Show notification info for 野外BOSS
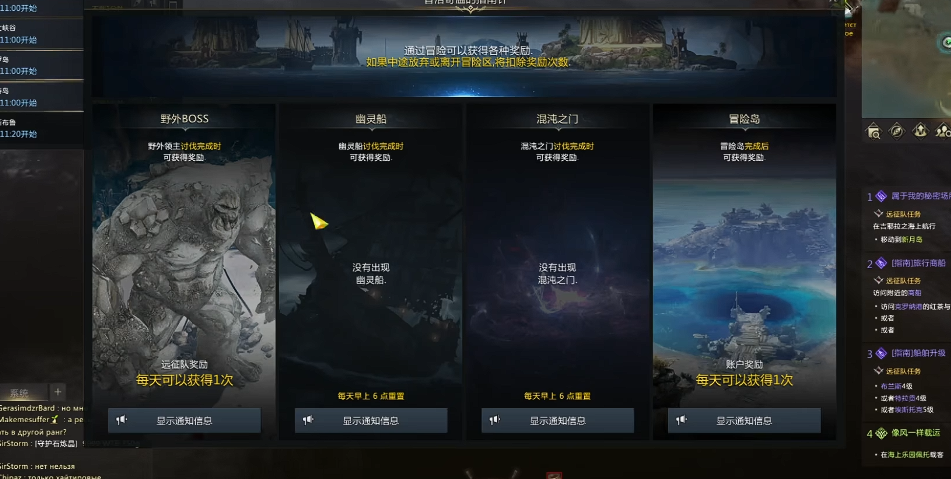The height and width of the screenshot is (479, 951). point(184,421)
